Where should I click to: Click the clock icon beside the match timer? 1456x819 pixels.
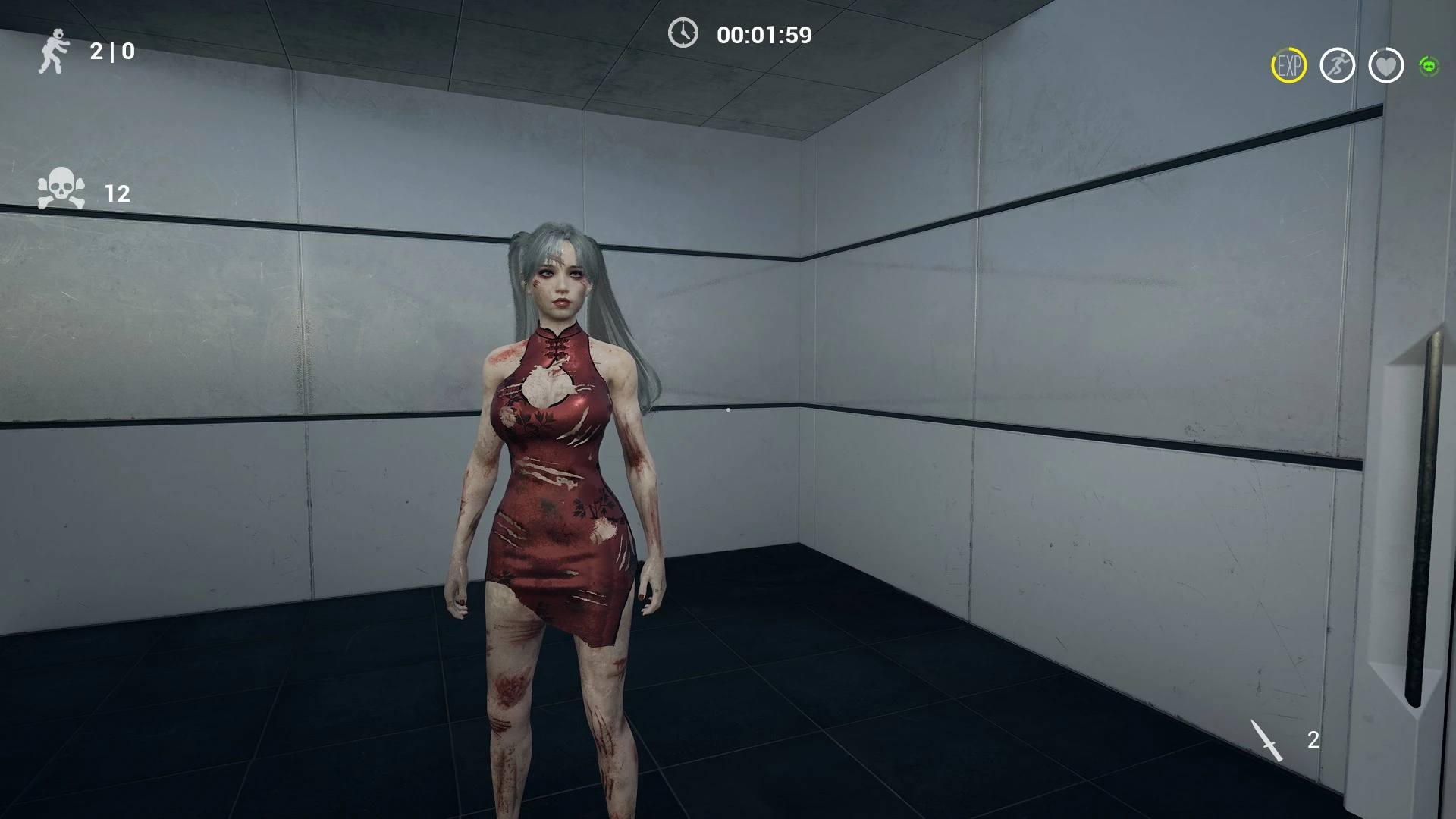(x=682, y=34)
